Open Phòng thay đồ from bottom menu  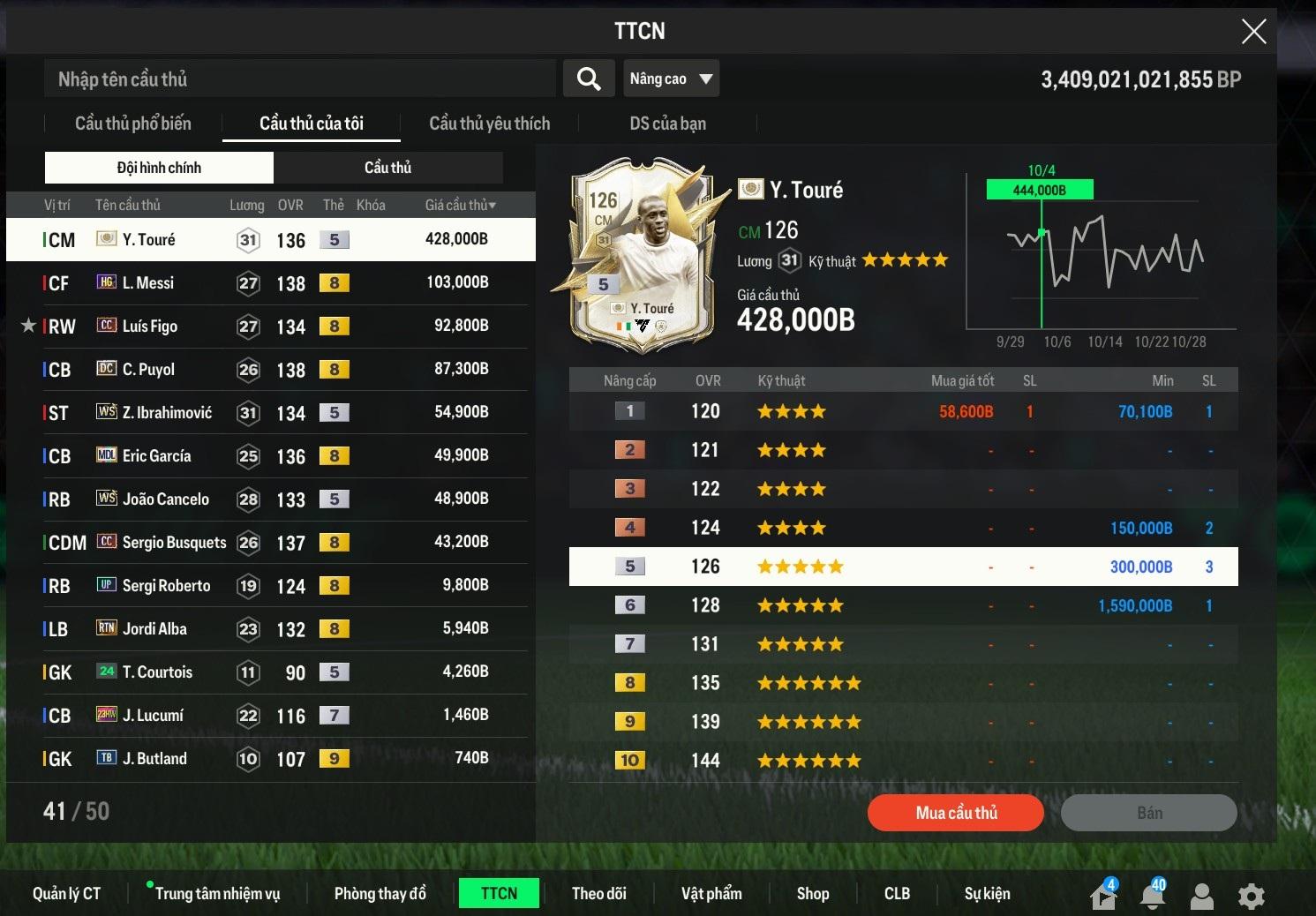(380, 894)
